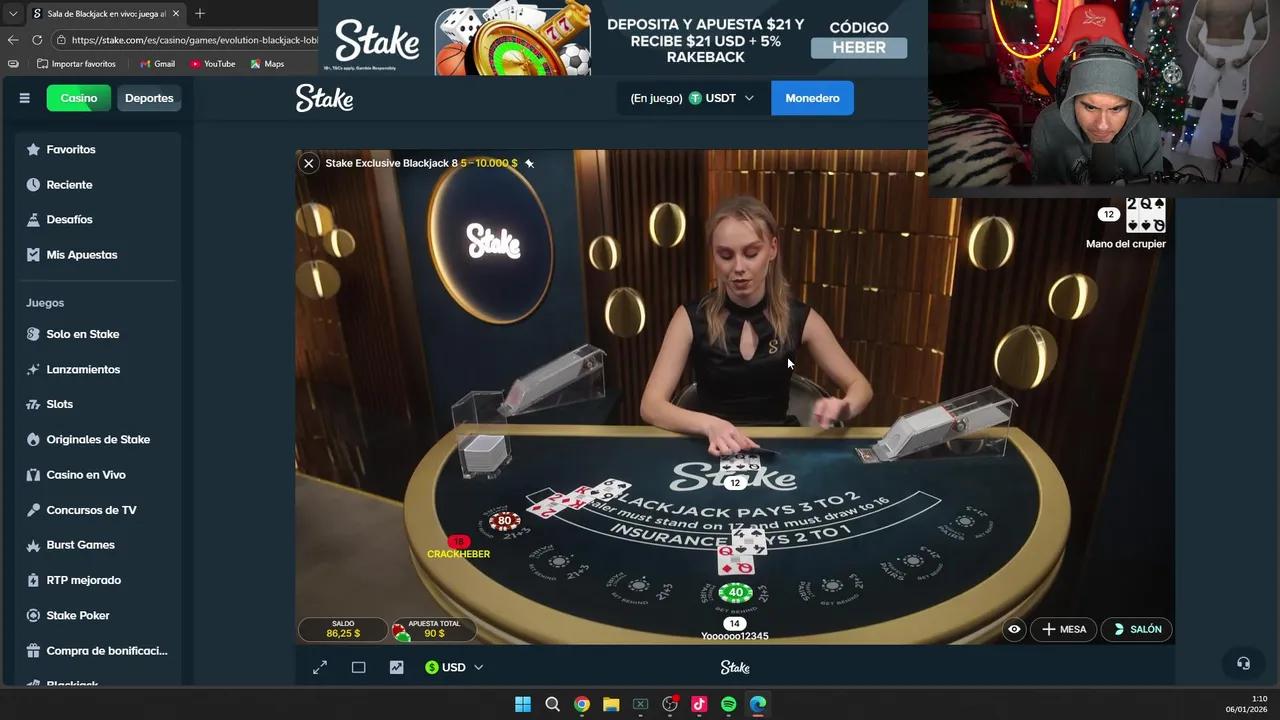
Task: Collapse the sidebar with the hamburger menu
Action: tap(25, 97)
